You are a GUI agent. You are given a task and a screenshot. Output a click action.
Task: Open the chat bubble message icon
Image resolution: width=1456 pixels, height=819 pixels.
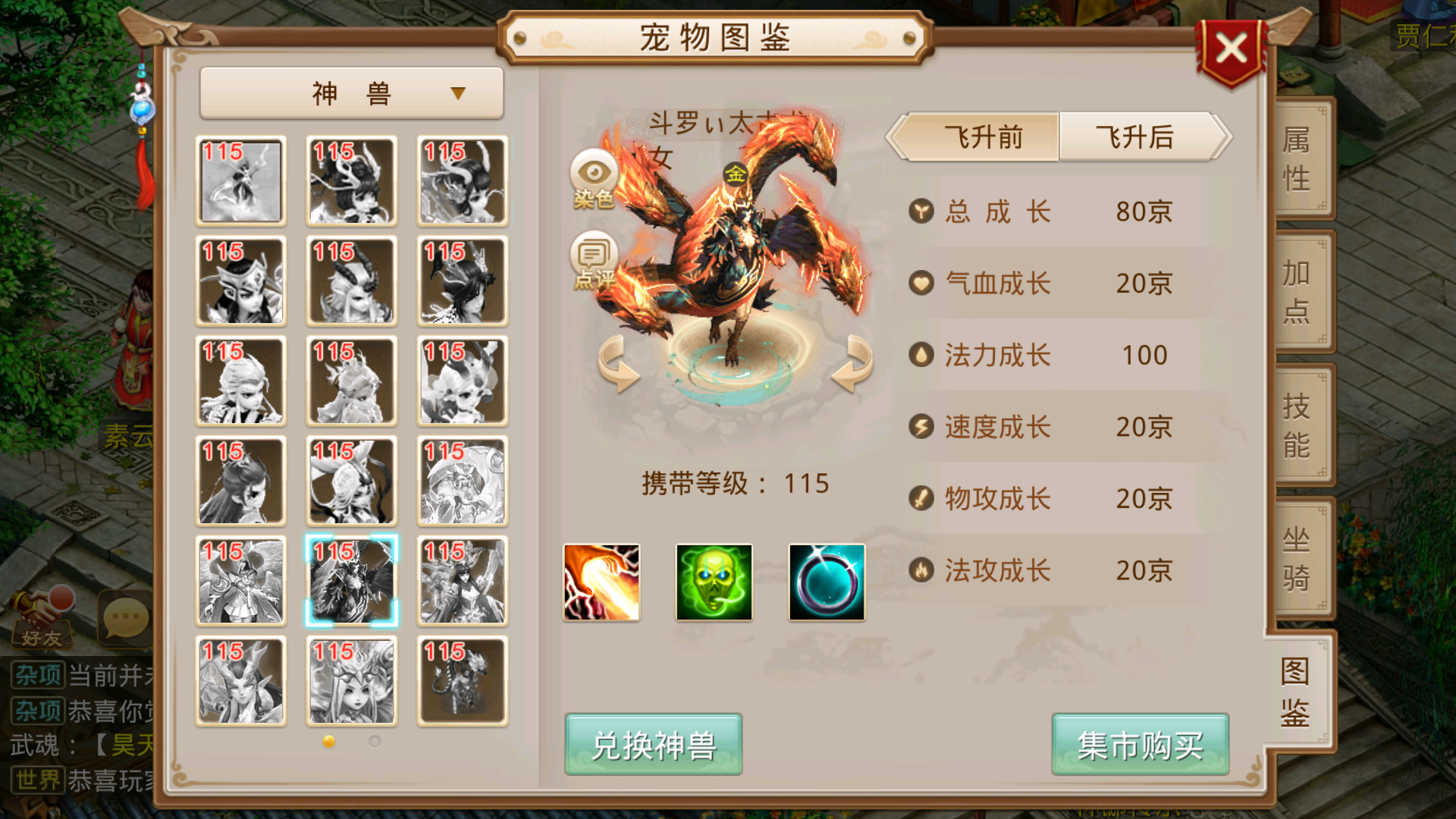124,618
